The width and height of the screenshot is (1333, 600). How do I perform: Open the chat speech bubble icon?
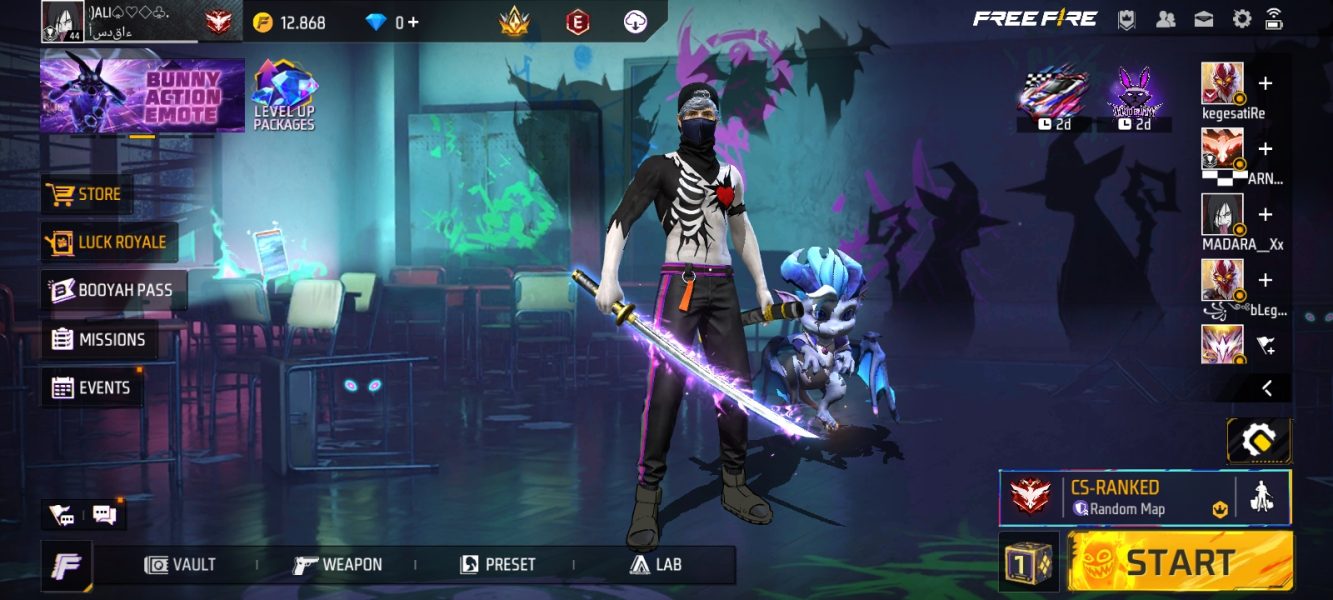click(104, 515)
